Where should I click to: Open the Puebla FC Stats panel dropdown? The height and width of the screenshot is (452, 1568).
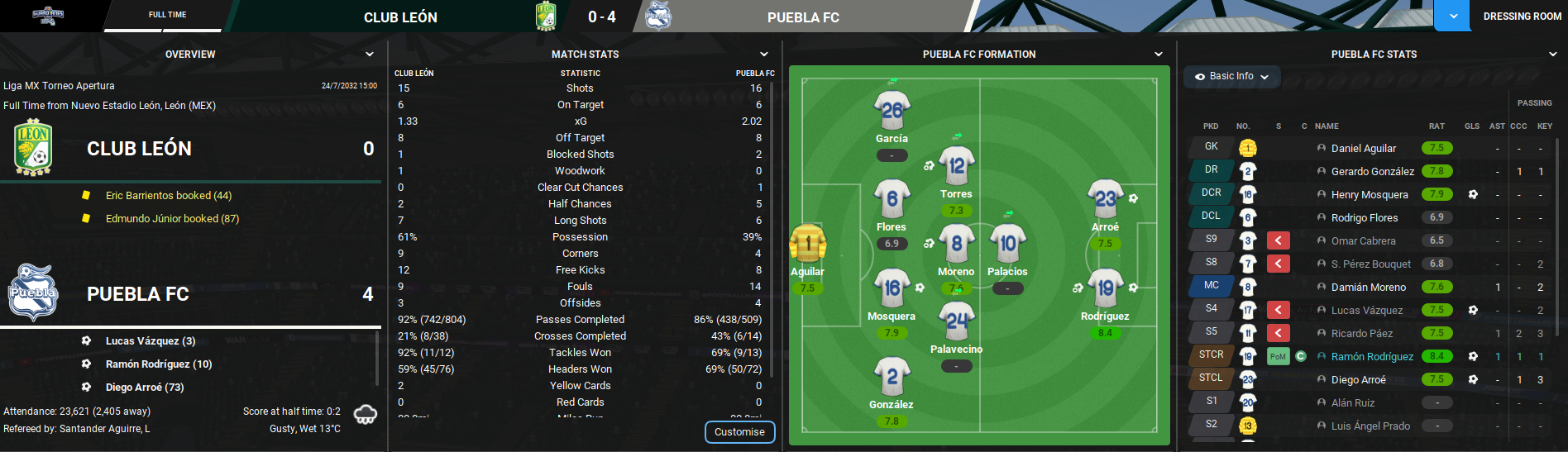click(1553, 55)
